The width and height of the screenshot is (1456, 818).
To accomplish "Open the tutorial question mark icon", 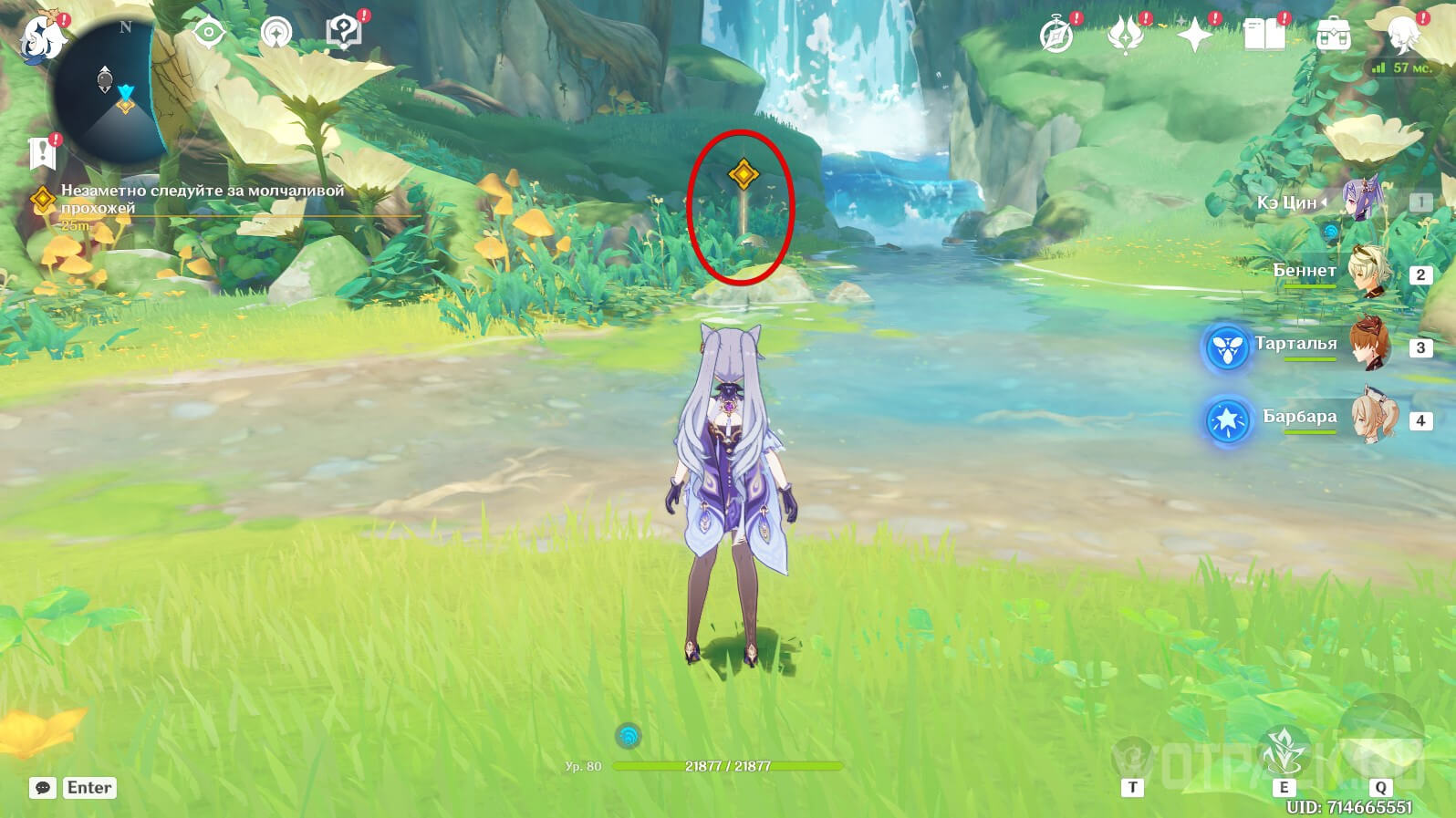I will [x=343, y=34].
